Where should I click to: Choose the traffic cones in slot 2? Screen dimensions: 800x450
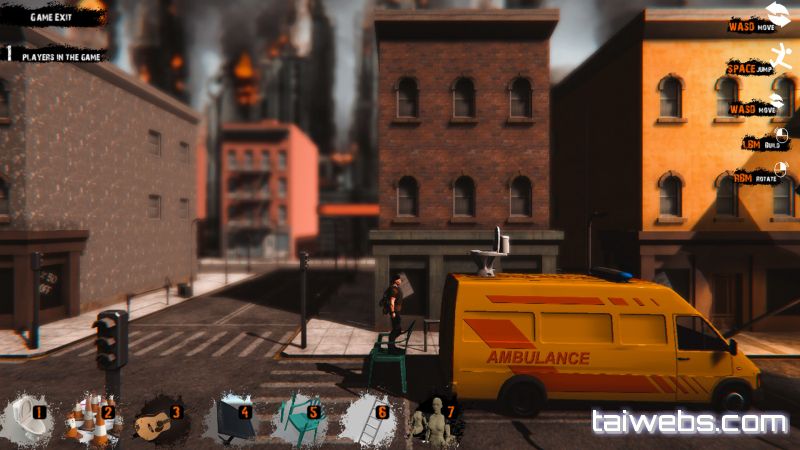coord(90,420)
